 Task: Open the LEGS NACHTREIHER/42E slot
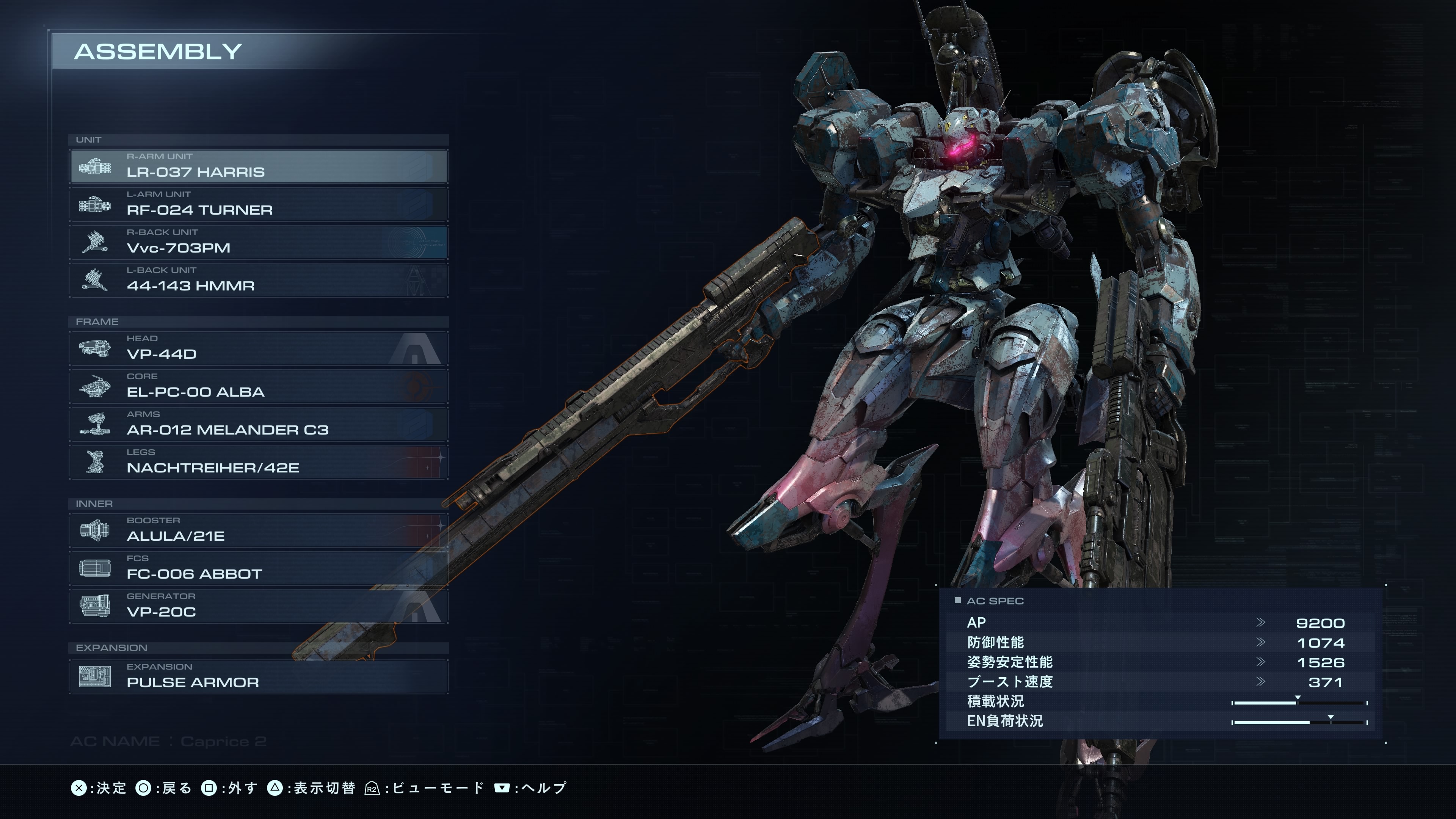point(259,462)
